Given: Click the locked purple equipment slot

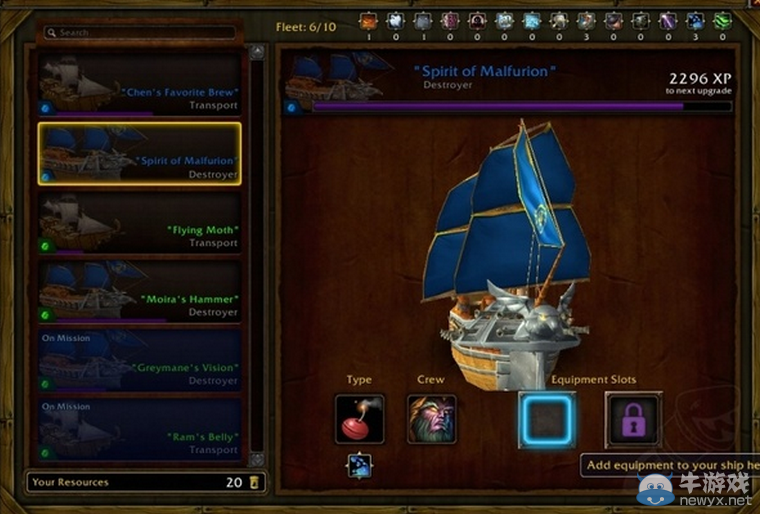Looking at the screenshot, I should (x=633, y=420).
